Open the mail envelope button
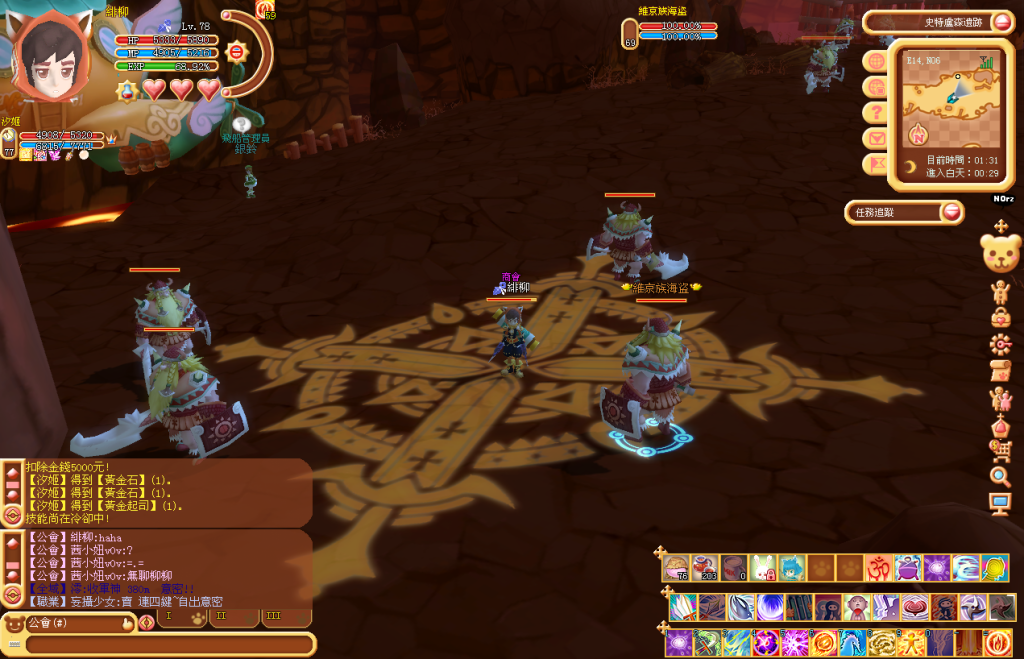The height and width of the screenshot is (659, 1024). click(876, 138)
